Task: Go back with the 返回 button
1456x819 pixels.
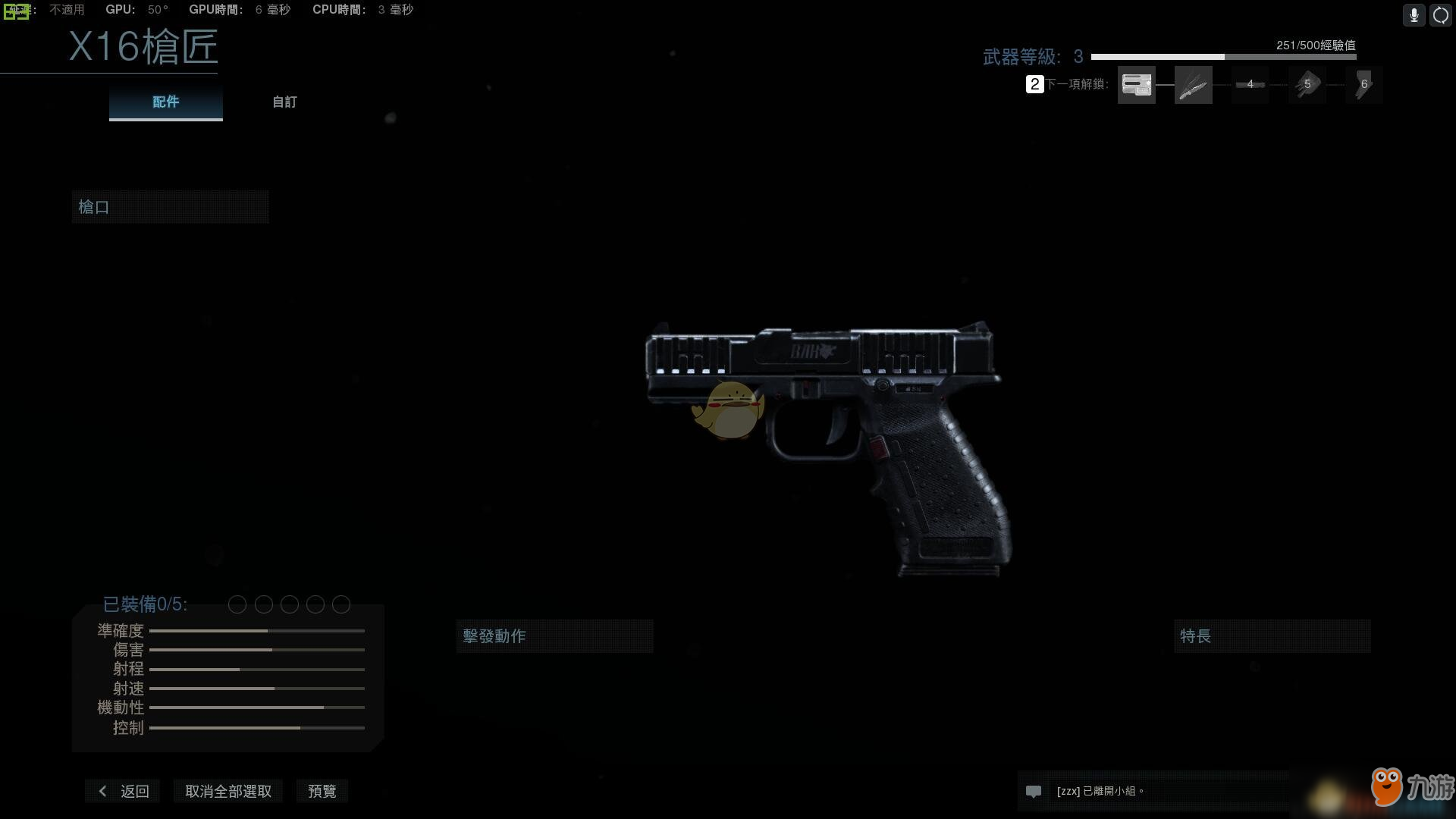Action: point(123,791)
